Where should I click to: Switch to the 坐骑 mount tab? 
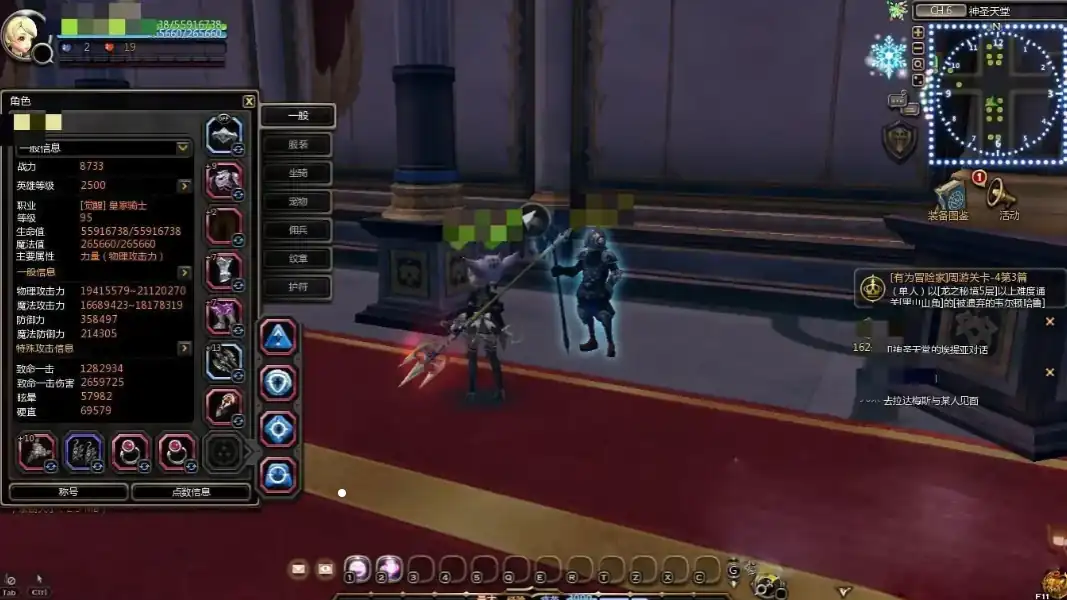click(297, 173)
